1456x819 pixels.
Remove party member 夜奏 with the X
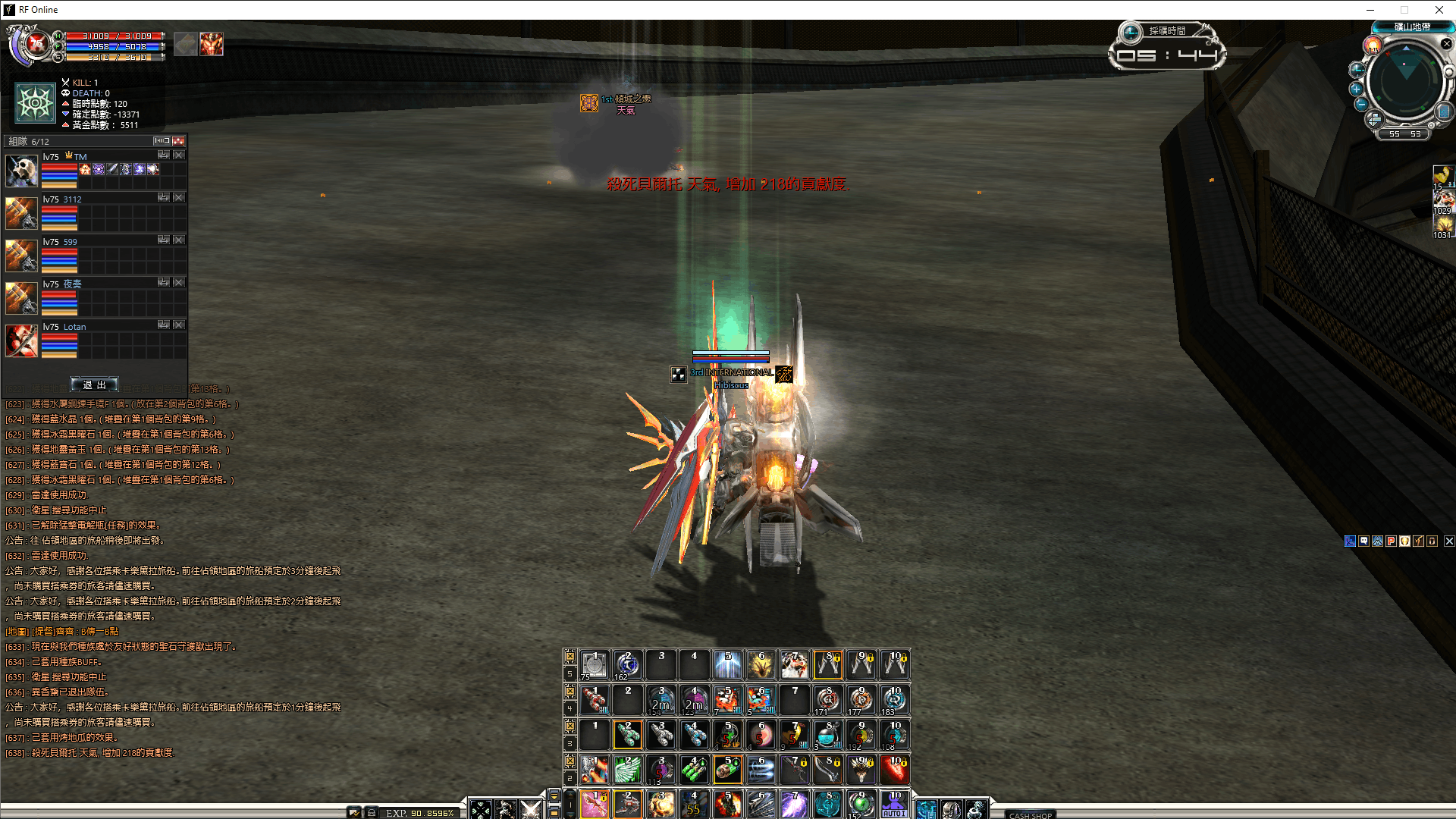179,282
